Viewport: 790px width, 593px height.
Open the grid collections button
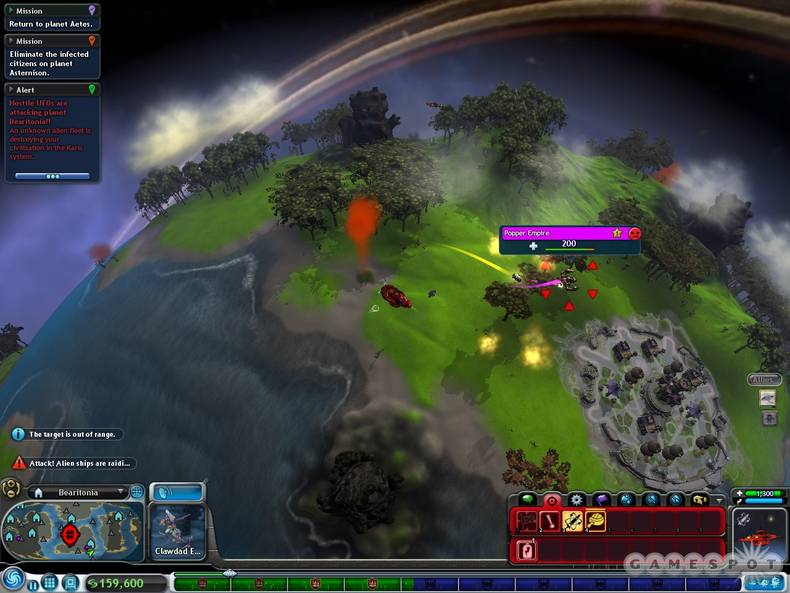(x=49, y=582)
